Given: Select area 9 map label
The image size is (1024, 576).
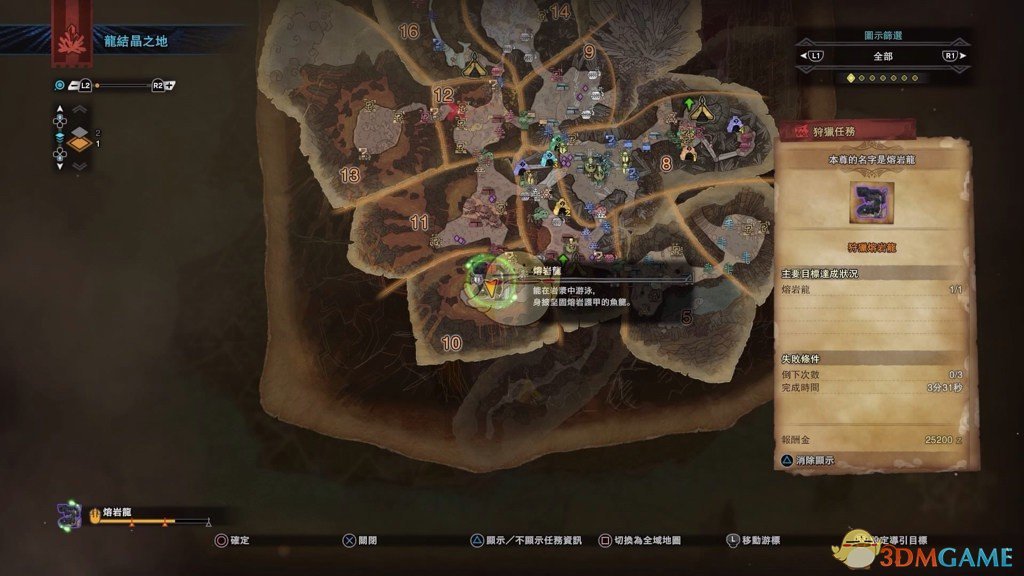Looking at the screenshot, I should point(589,52).
